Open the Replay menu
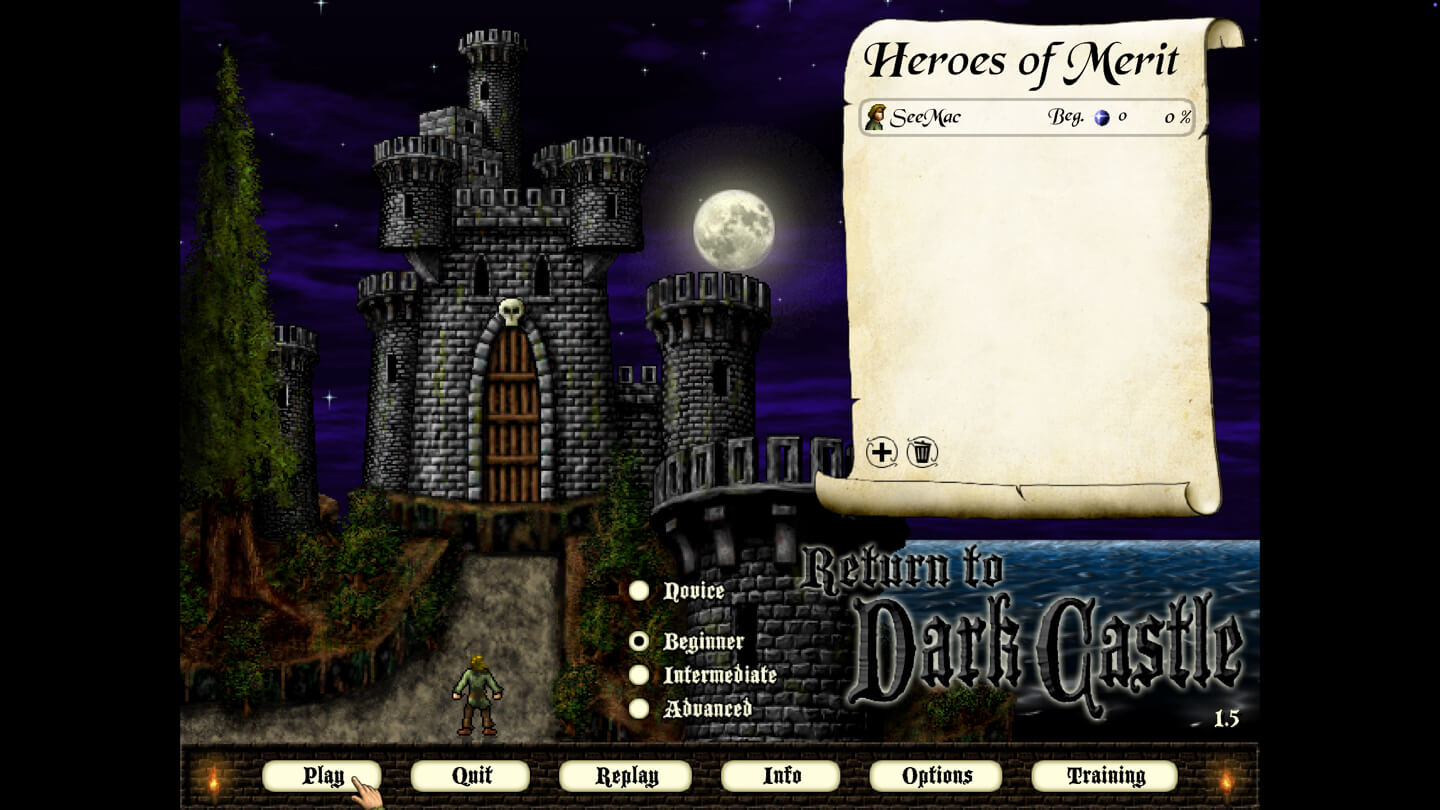Viewport: 1440px width, 810px height. coord(625,776)
